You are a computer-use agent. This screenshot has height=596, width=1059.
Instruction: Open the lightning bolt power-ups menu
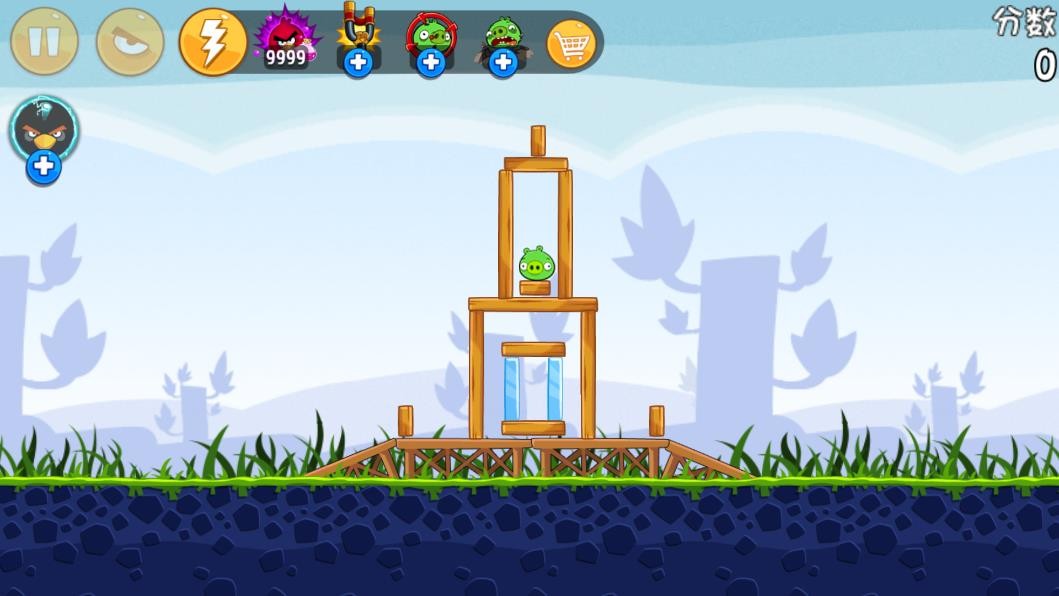[213, 42]
